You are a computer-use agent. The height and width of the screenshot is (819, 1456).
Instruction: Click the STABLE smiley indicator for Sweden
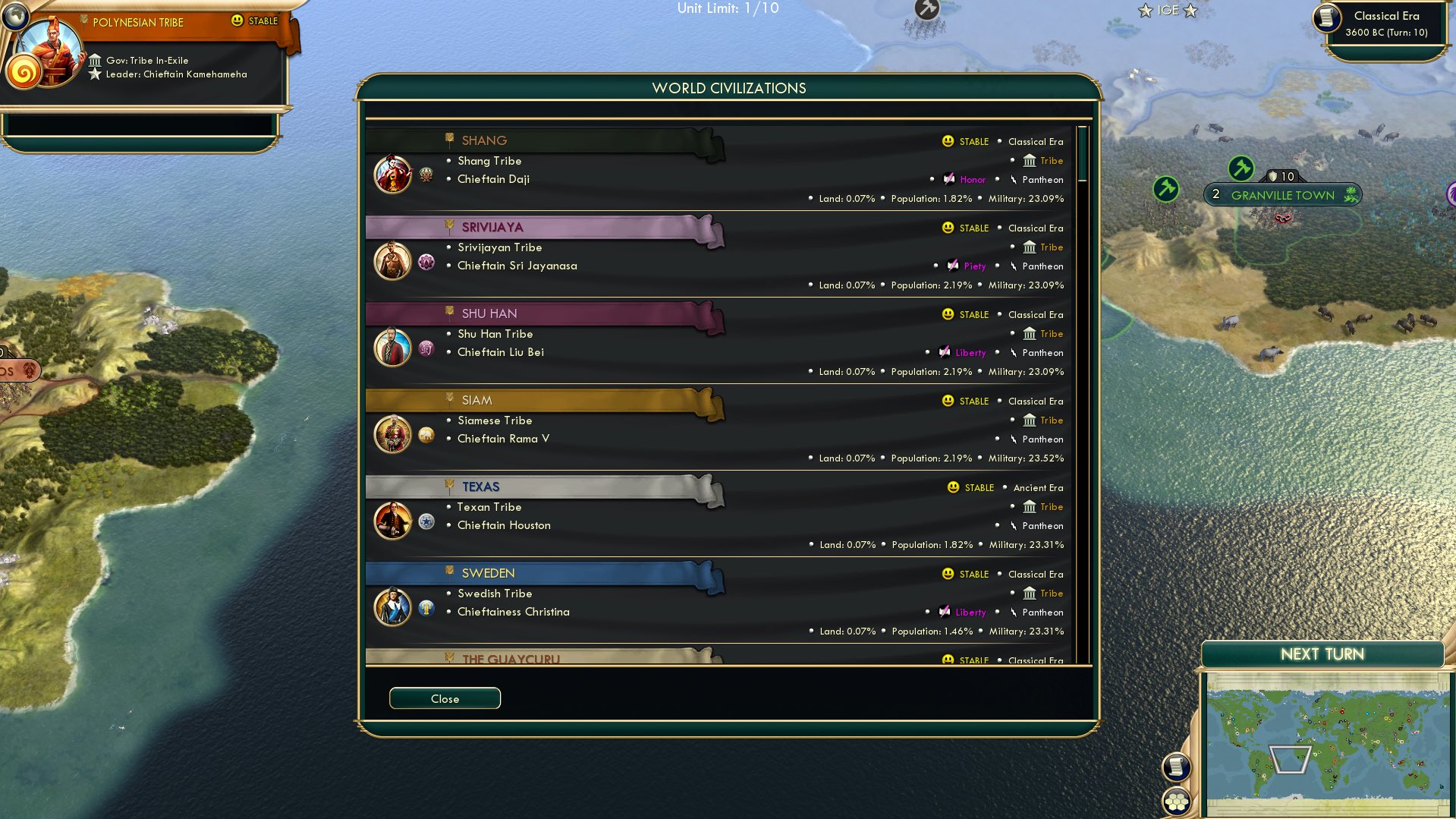tap(947, 574)
